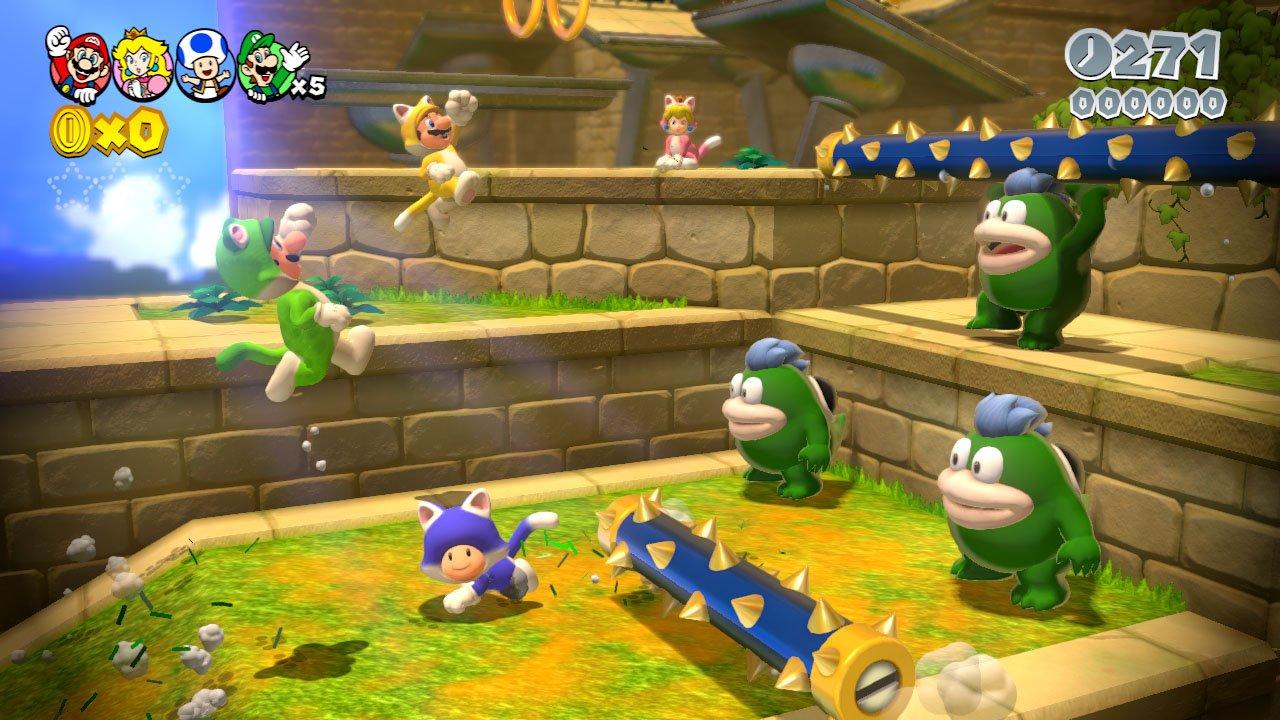Click the upper blue spiked roller

tap(1000, 145)
